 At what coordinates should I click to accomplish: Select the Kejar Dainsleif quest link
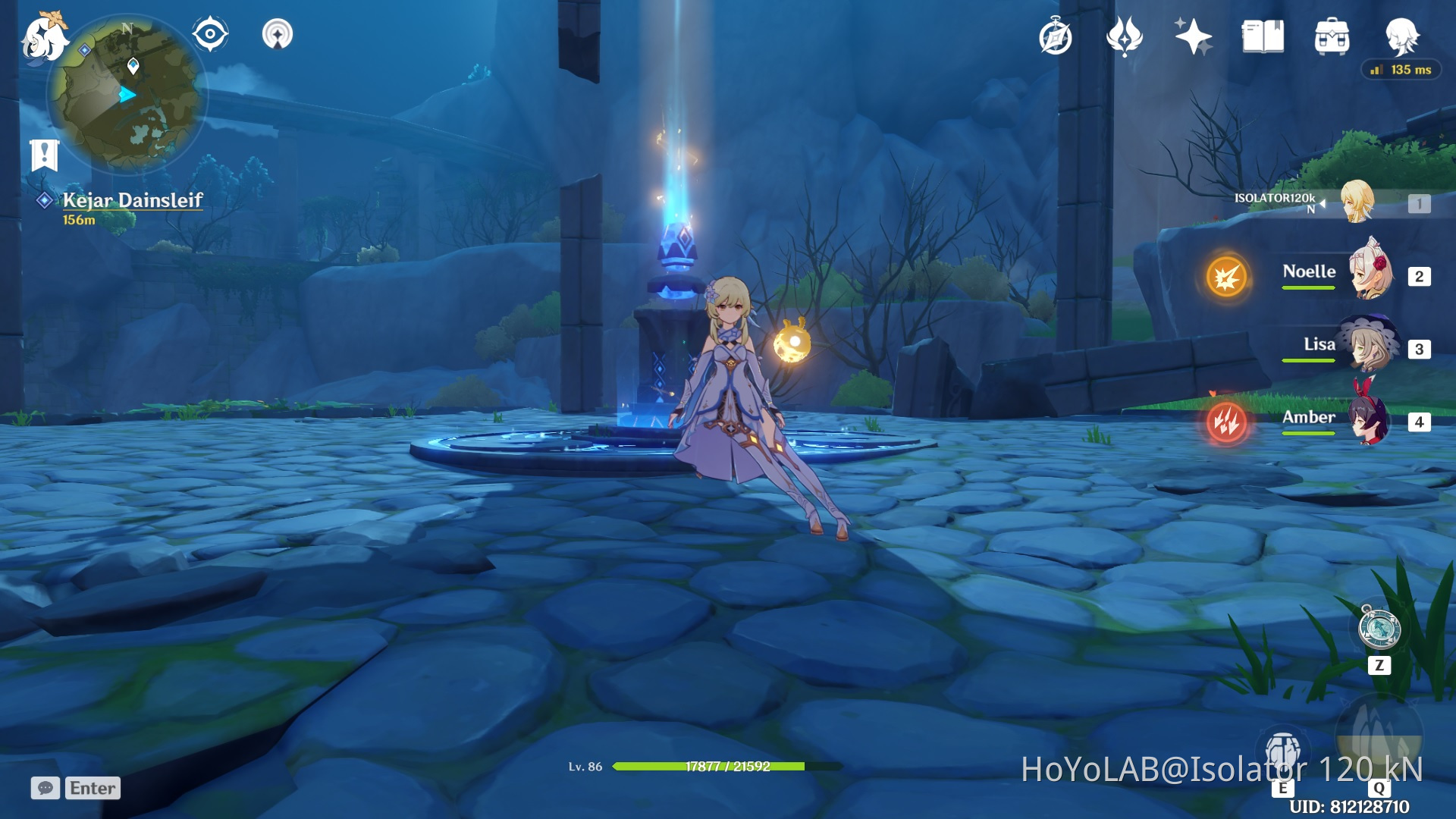coord(133,201)
